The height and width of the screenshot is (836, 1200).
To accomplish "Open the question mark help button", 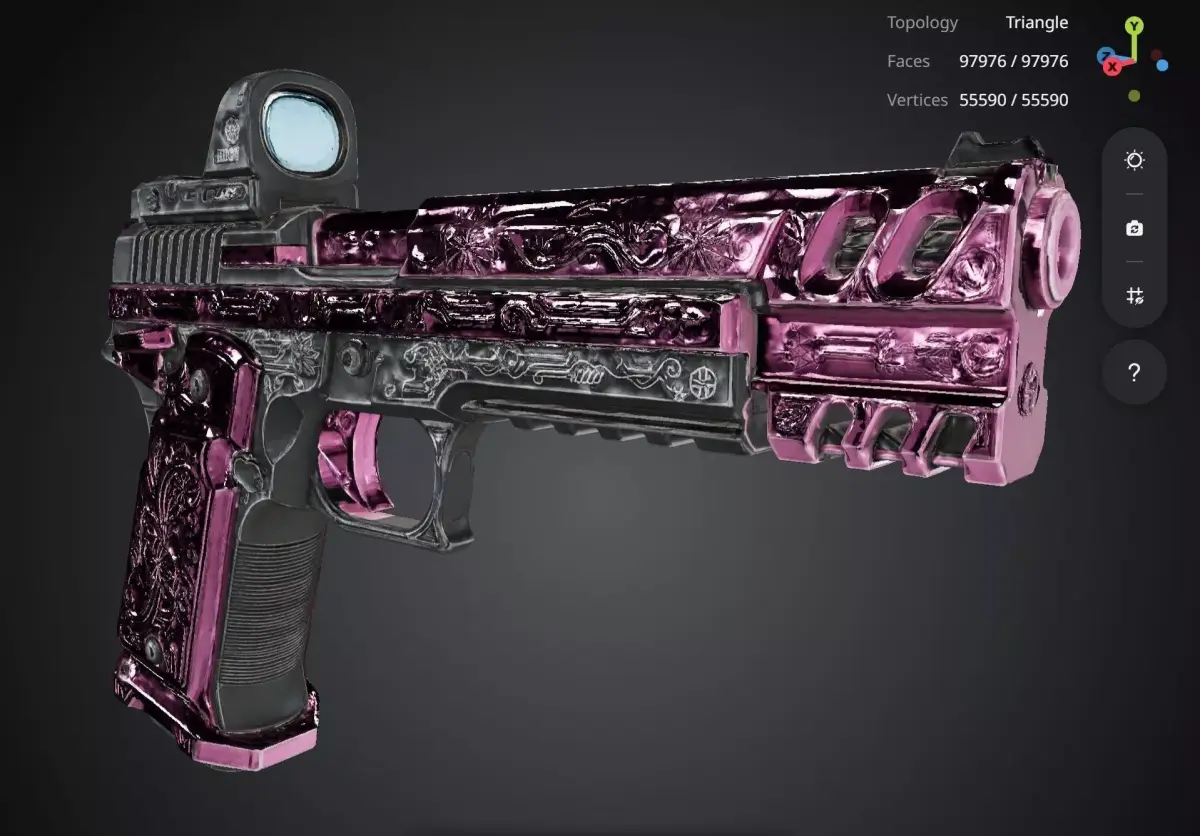I will (x=1134, y=373).
